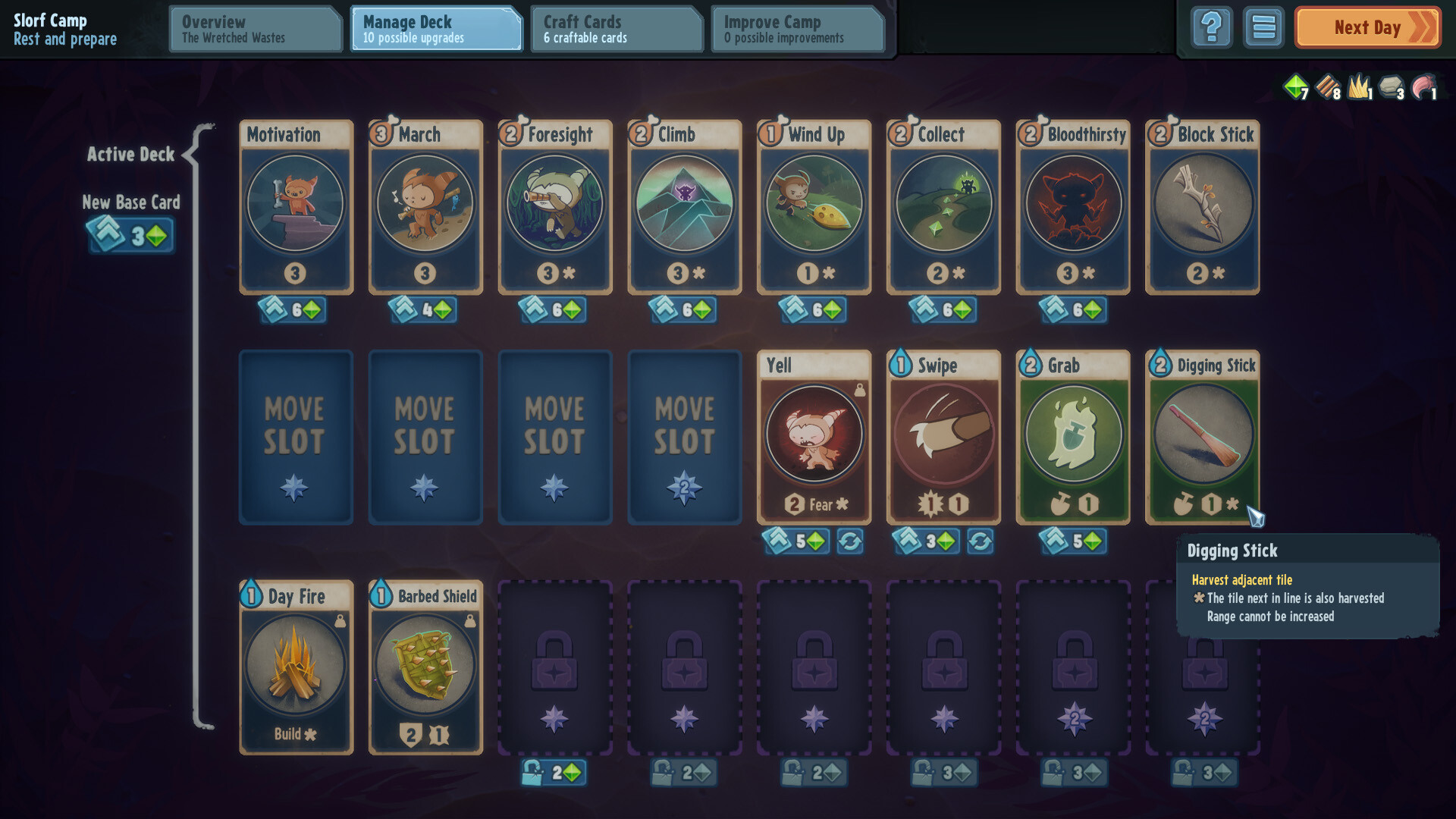Click the Overview tab for Wretched Wastes
This screenshot has width=1456, height=819.
pyautogui.click(x=255, y=29)
